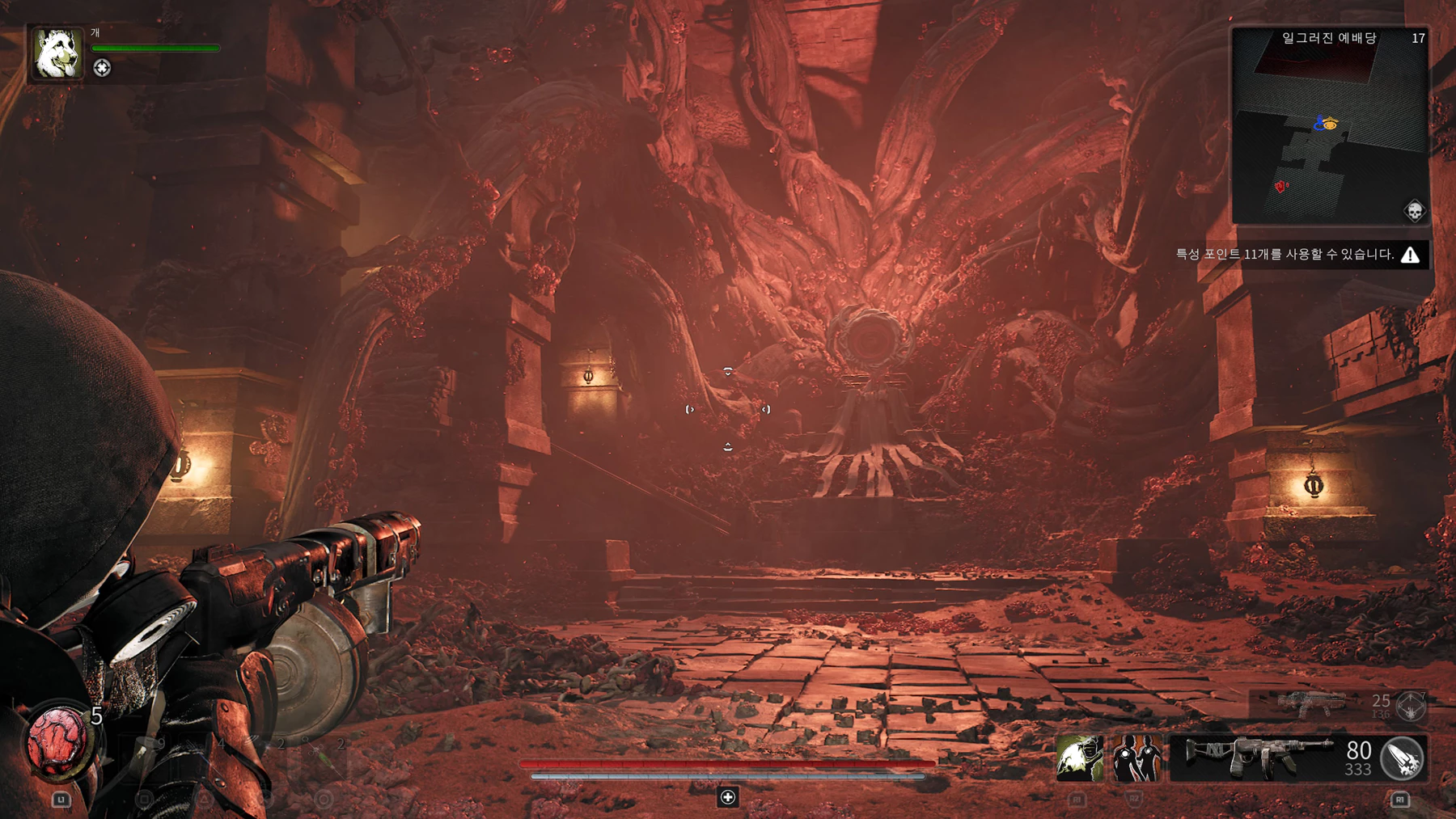1456x819 pixels.
Task: Activate the green hooded figure skill
Action: (1079, 758)
